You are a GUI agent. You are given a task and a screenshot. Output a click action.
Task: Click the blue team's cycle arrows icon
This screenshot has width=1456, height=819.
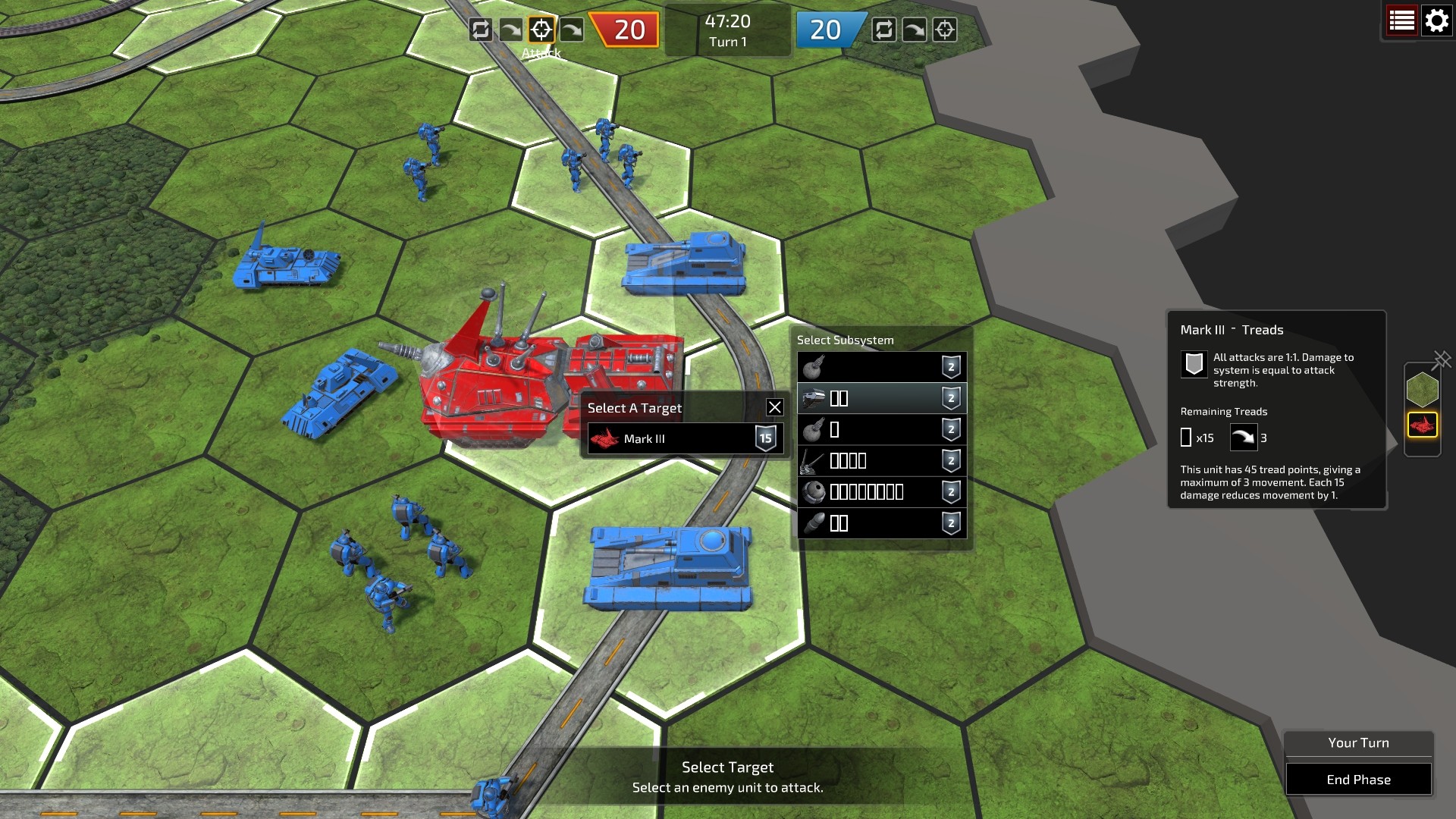[883, 30]
